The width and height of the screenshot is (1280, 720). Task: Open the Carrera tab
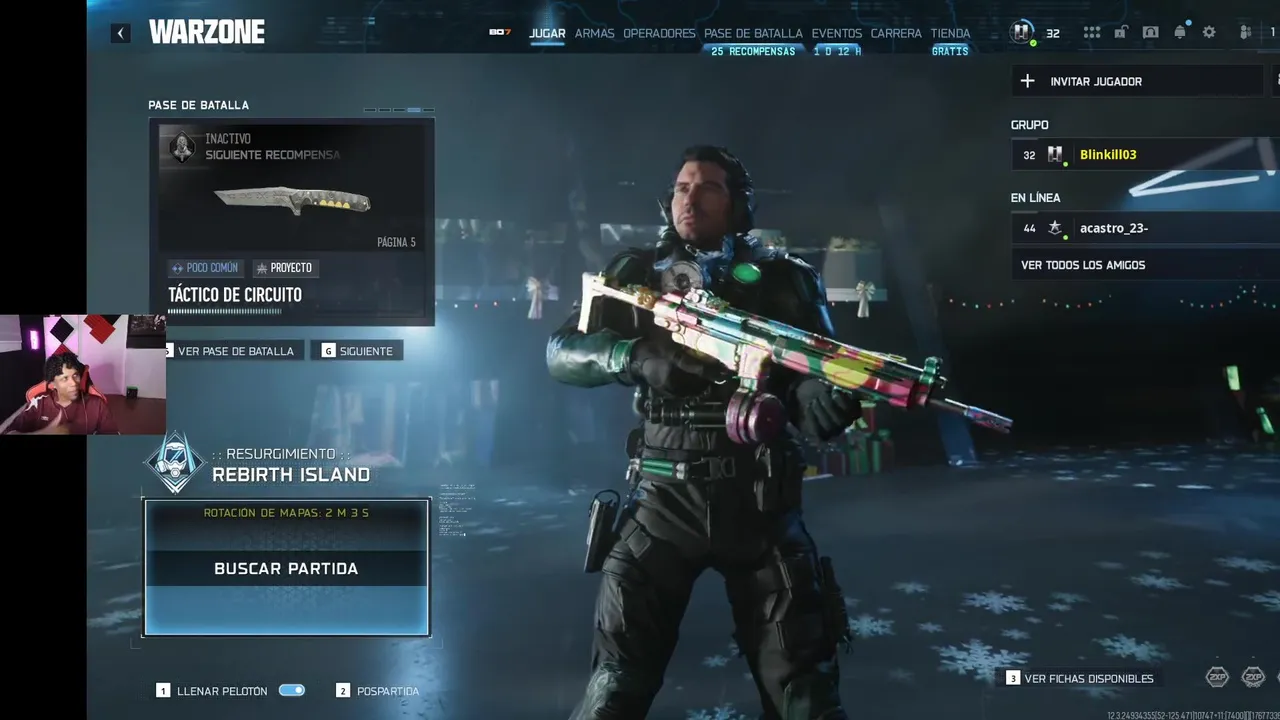[896, 33]
